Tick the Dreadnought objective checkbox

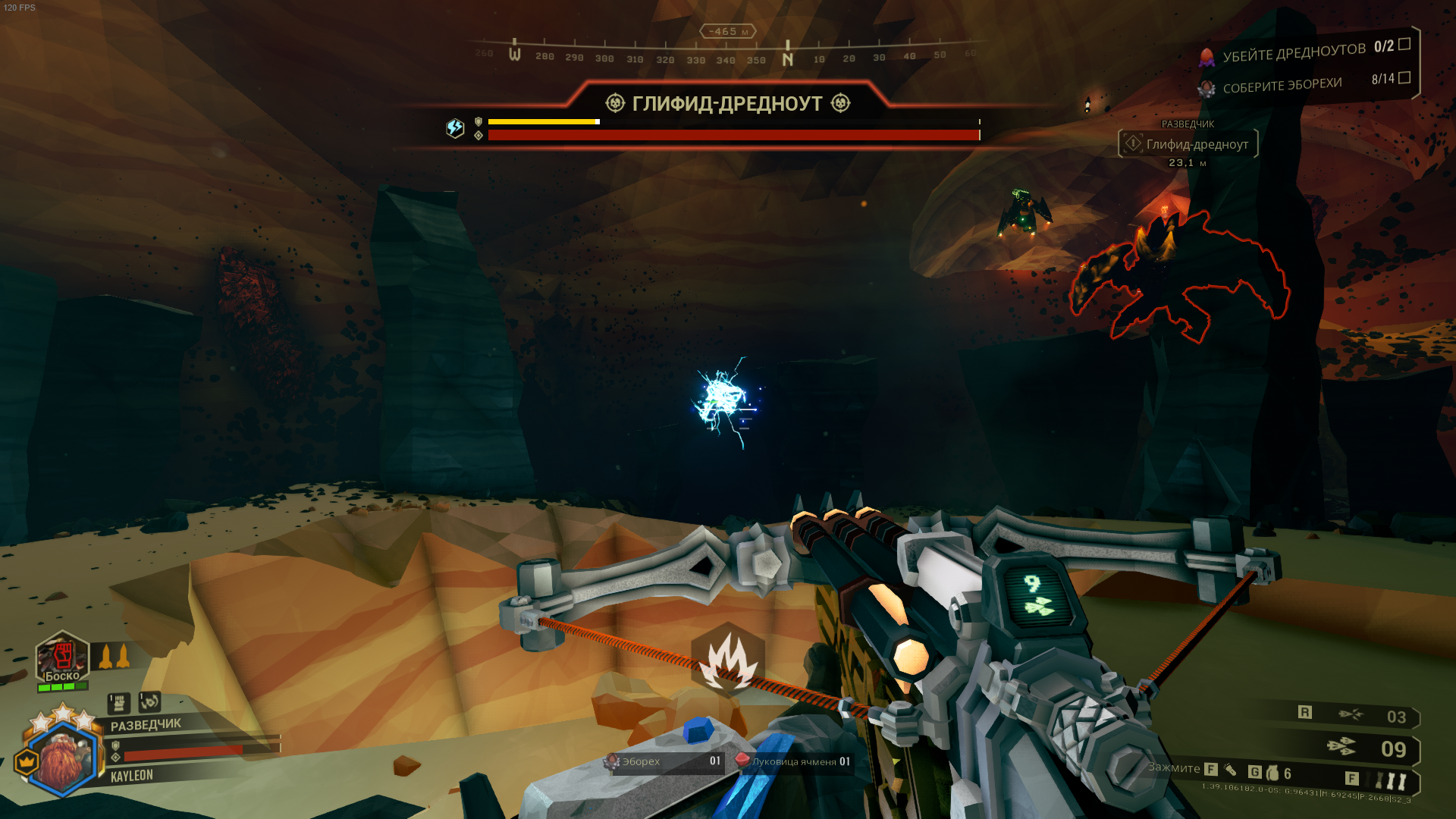1404,44
